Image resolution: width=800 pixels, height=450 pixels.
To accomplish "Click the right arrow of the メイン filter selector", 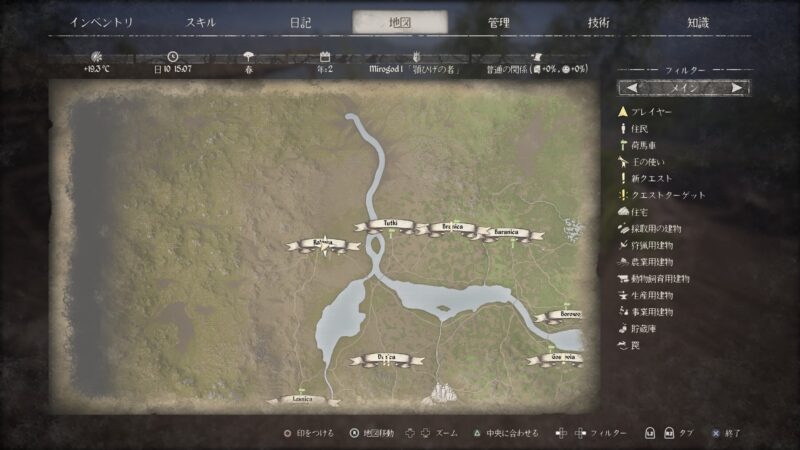I will (x=737, y=88).
